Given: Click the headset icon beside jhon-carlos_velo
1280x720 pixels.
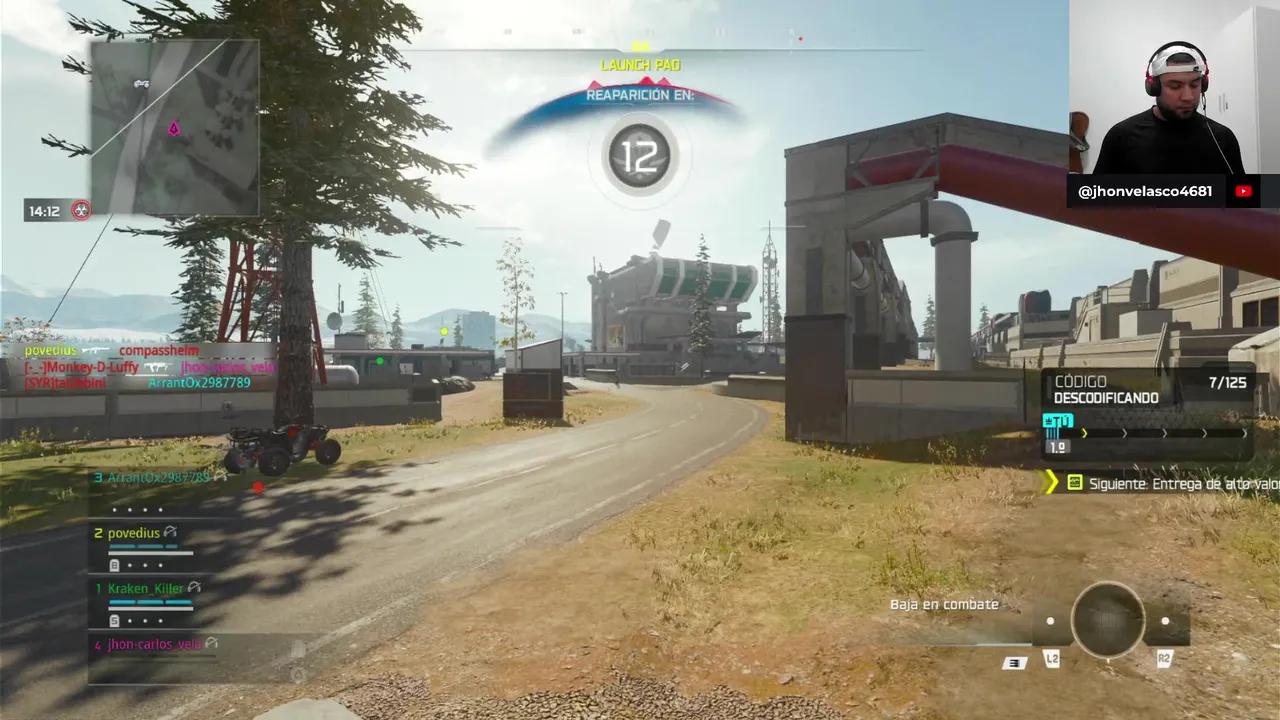Looking at the screenshot, I should [x=213, y=644].
